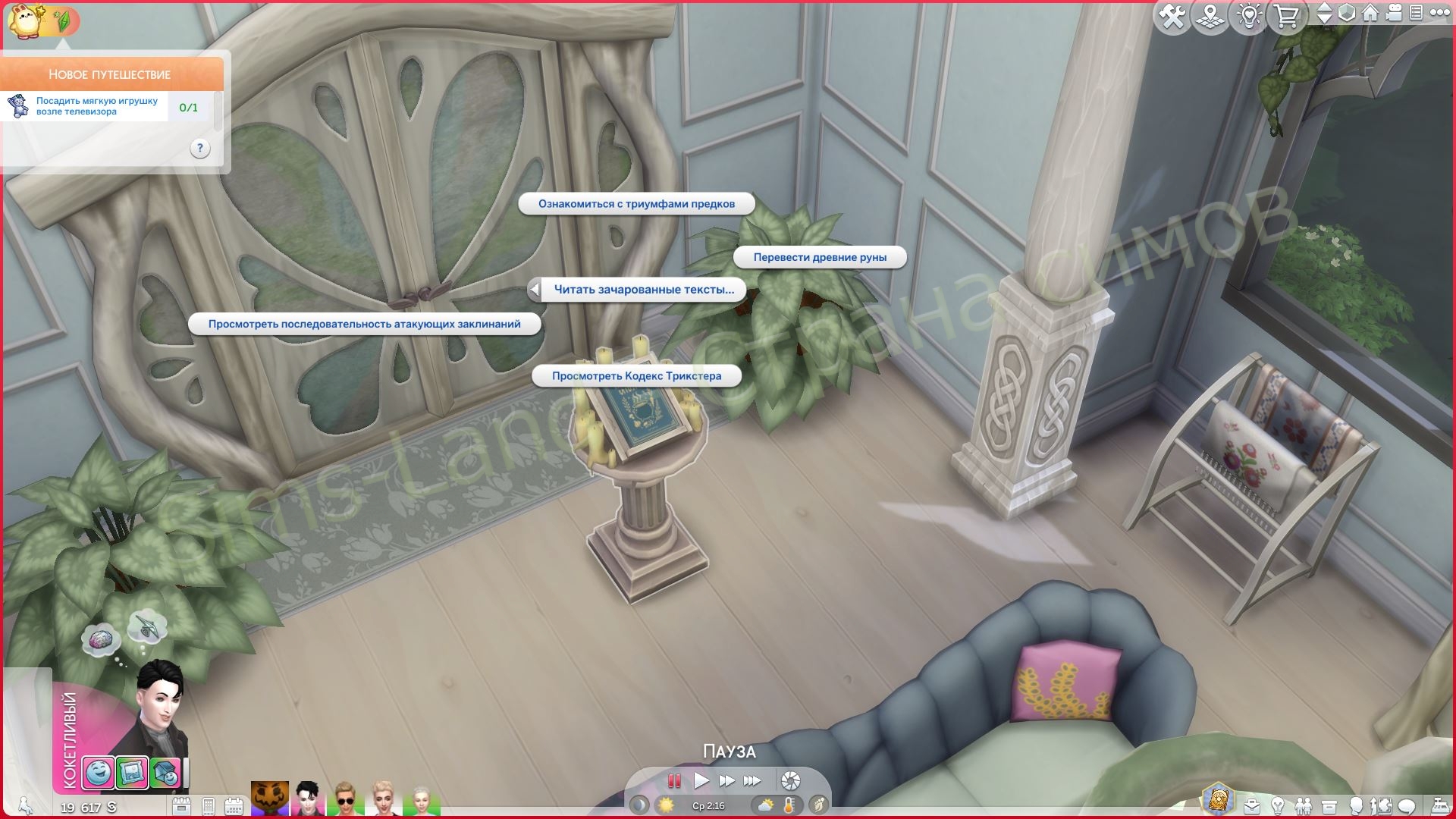Screen dimensions: 1456x819
Task: Open the shopping cart store
Action: [x=1286, y=16]
